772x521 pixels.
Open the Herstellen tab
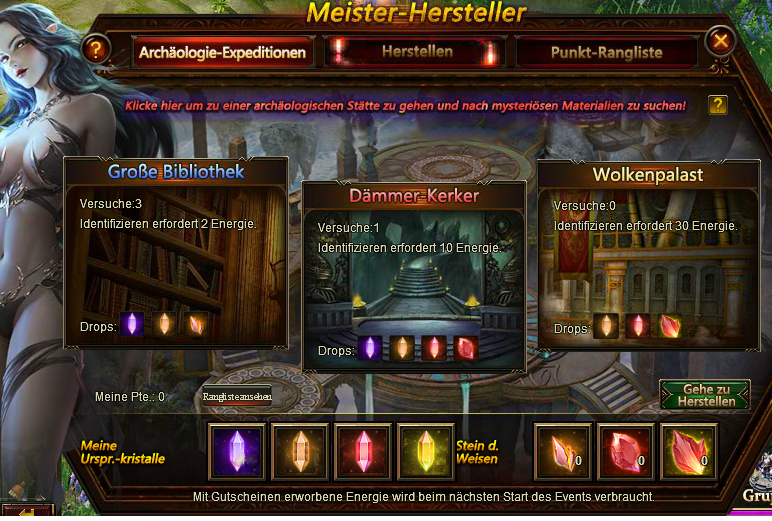point(416,52)
